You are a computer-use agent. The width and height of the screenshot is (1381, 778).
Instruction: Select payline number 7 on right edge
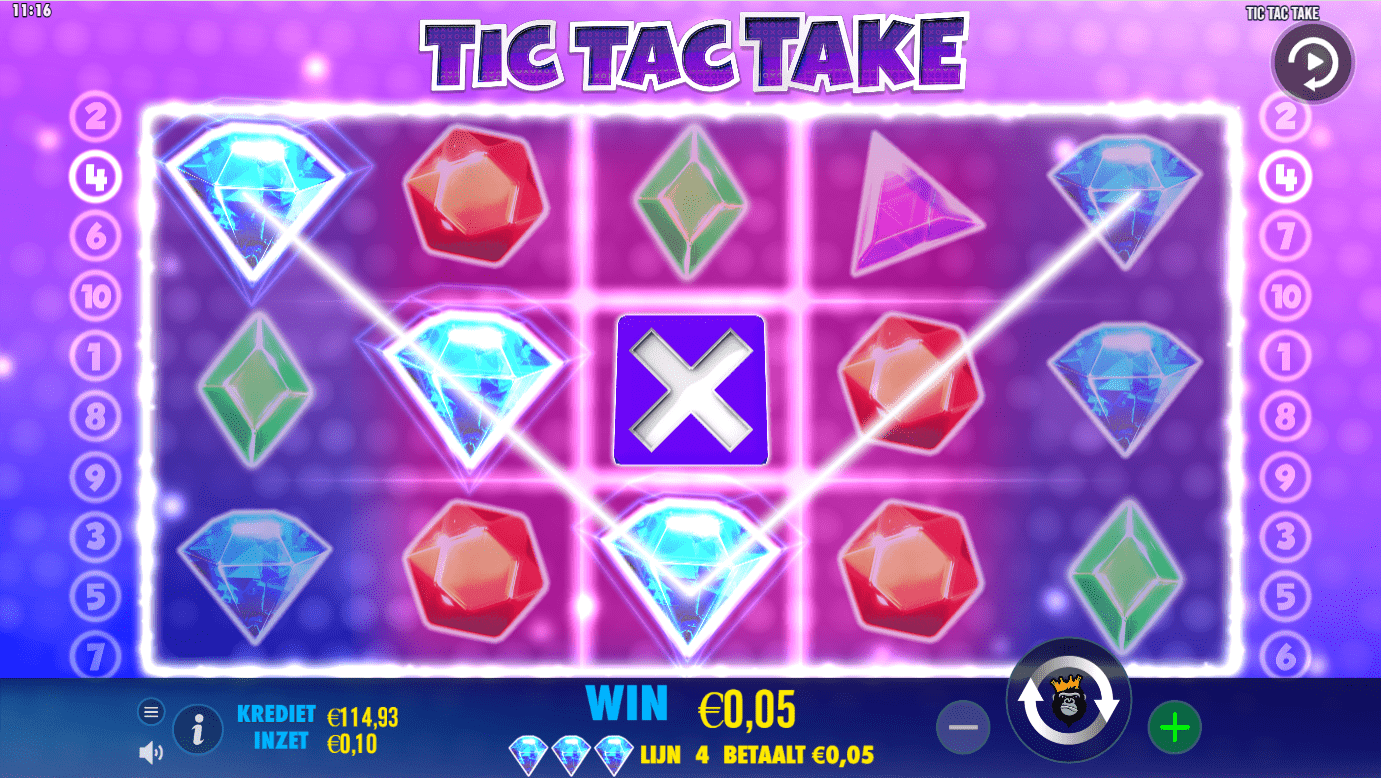[x=1286, y=236]
